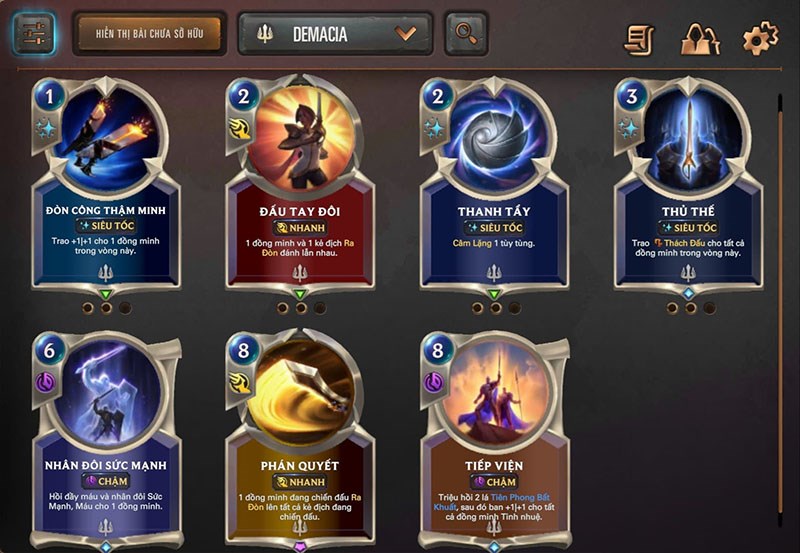
Task: Pick the Thanh Tẩy spell card
Action: pos(494,190)
